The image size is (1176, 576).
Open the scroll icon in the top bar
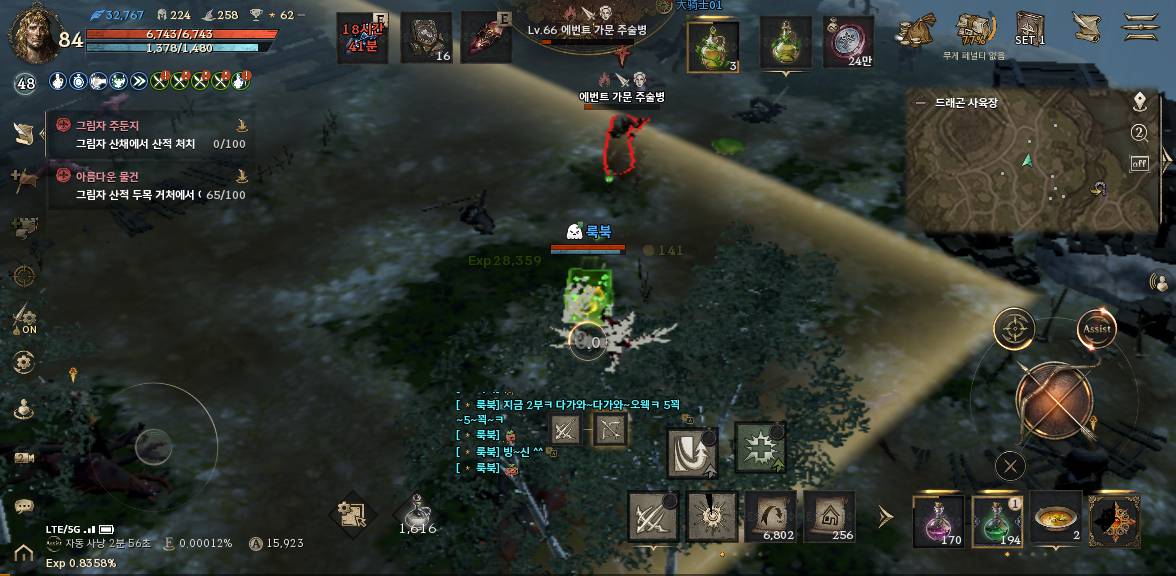tap(1085, 27)
